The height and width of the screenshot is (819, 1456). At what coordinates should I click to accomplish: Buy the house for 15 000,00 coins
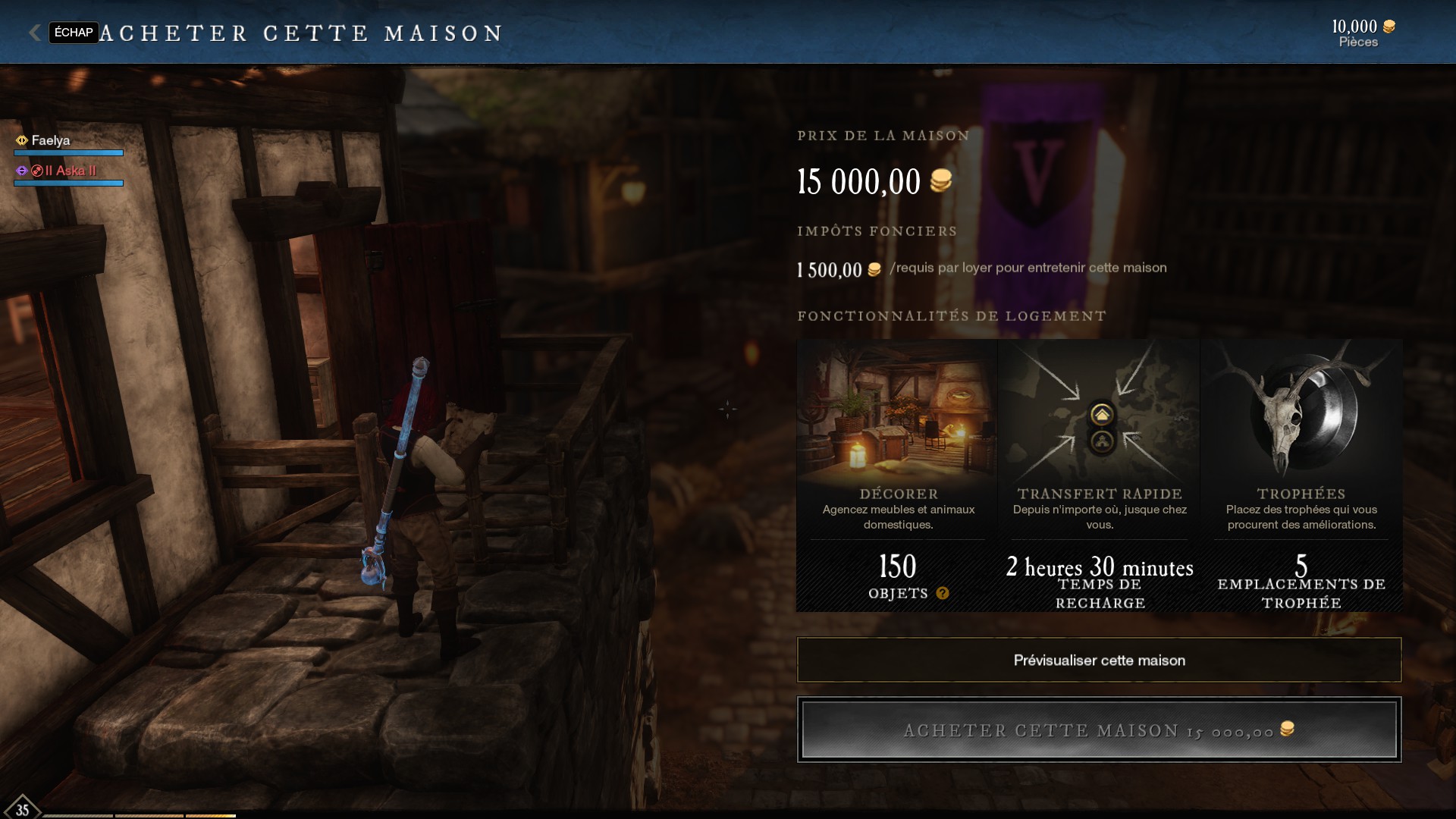pos(1099,730)
